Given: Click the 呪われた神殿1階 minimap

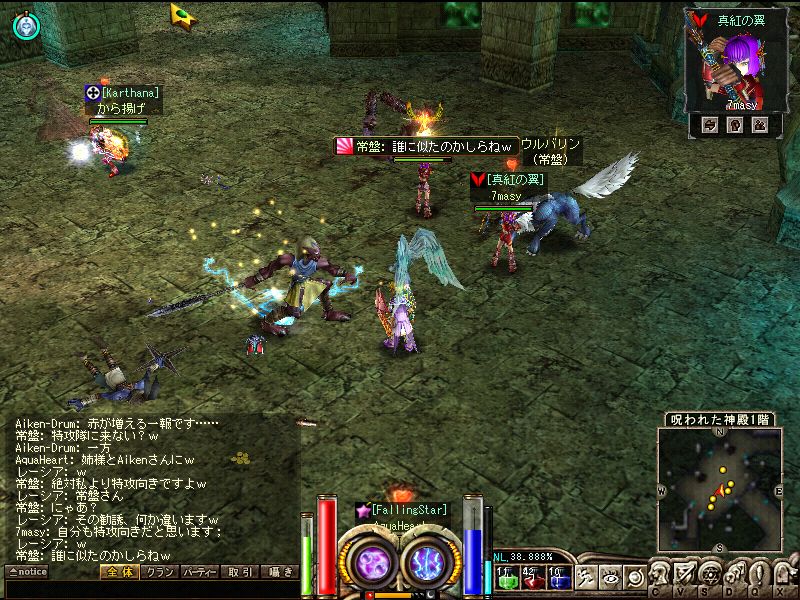Looking at the screenshot, I should pyautogui.click(x=719, y=487).
